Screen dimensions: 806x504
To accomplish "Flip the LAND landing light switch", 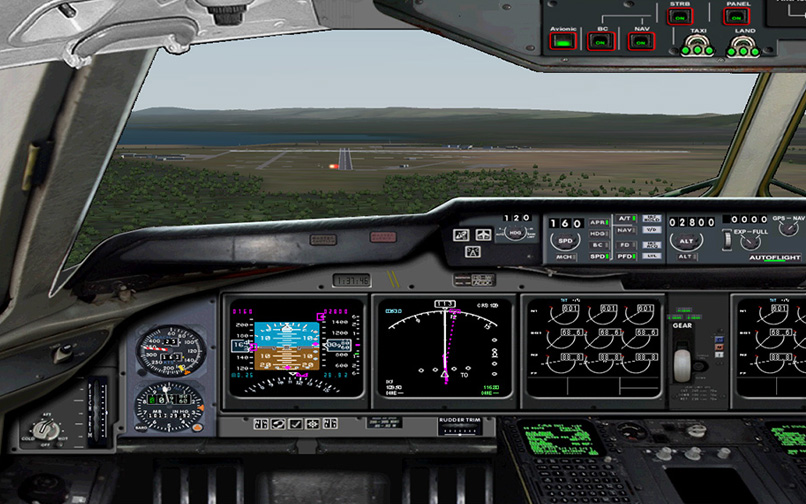I will 745,46.
